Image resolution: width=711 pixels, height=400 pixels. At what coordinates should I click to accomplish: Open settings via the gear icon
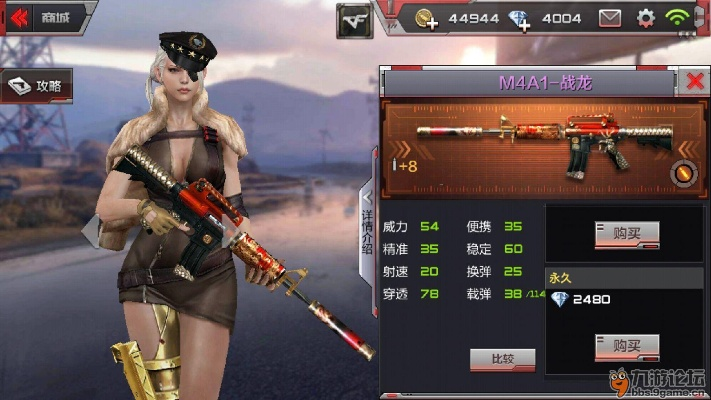coord(645,18)
